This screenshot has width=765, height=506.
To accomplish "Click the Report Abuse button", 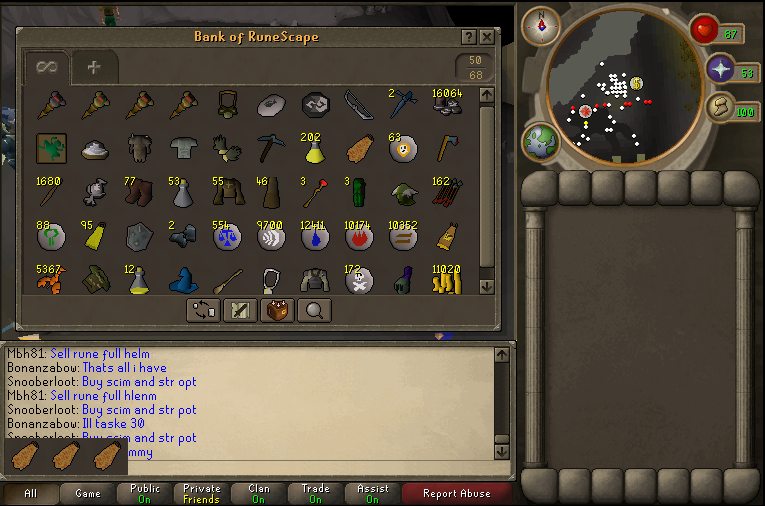I will 456,493.
